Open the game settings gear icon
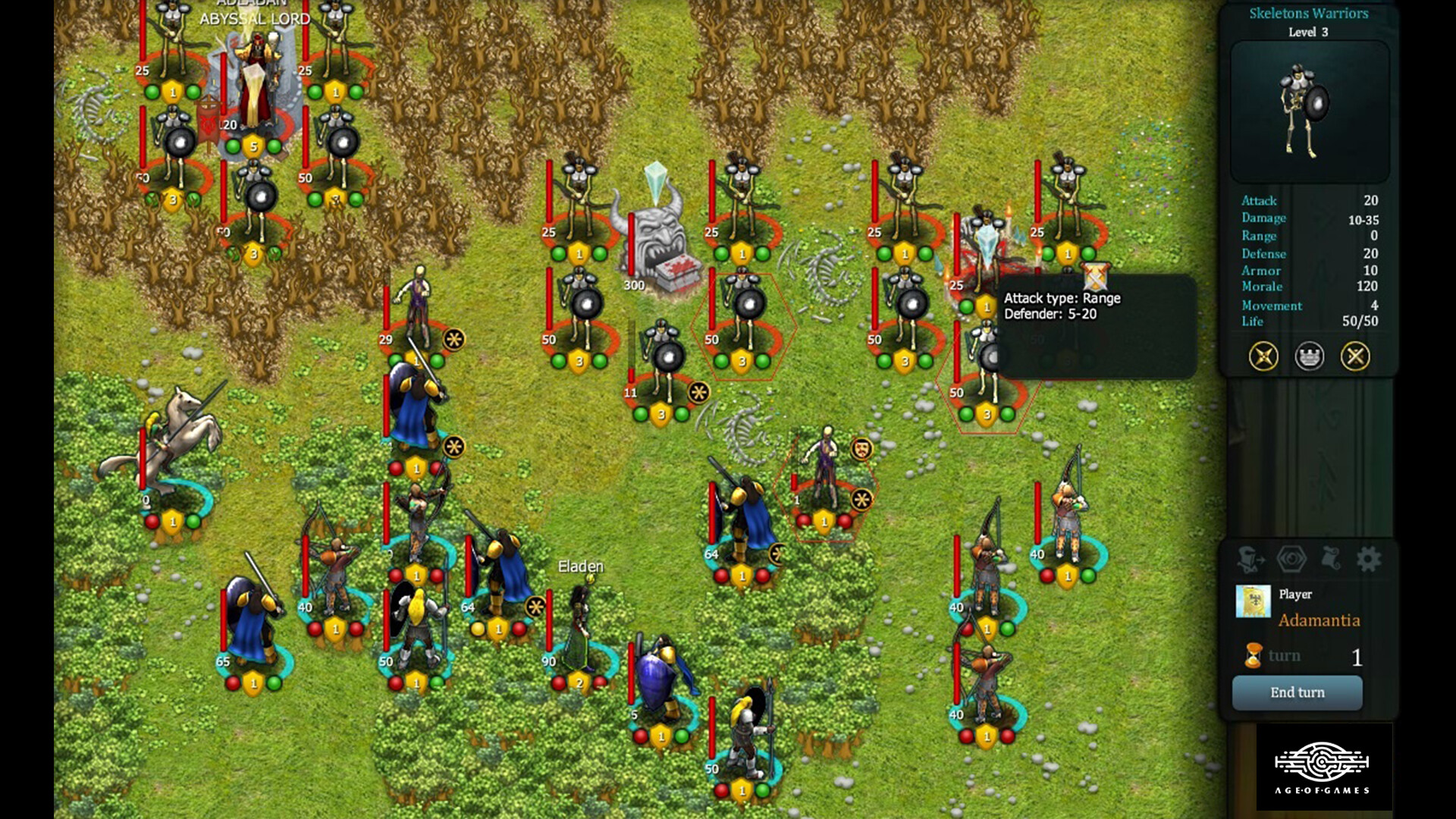The width and height of the screenshot is (1456, 819). coord(1369,559)
